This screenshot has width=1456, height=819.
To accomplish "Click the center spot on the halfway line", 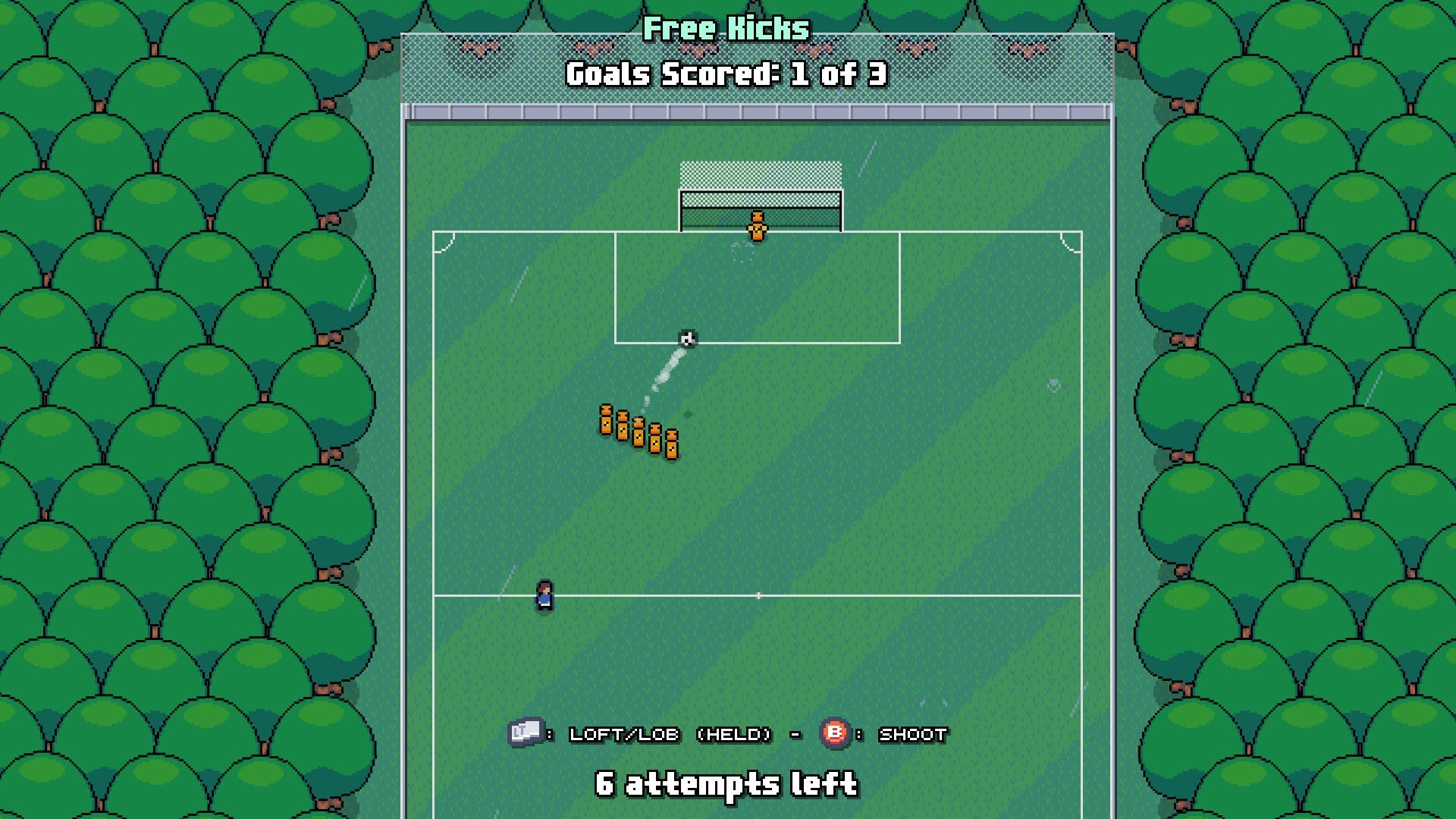I will pyautogui.click(x=758, y=596).
